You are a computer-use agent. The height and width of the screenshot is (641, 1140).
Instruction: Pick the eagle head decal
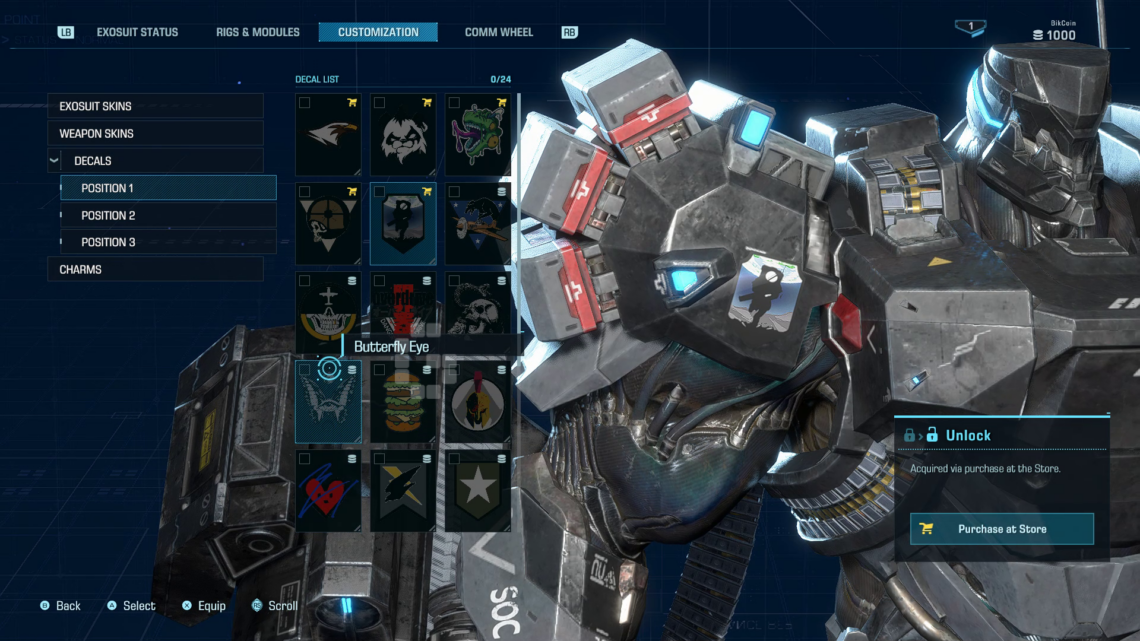click(x=329, y=135)
